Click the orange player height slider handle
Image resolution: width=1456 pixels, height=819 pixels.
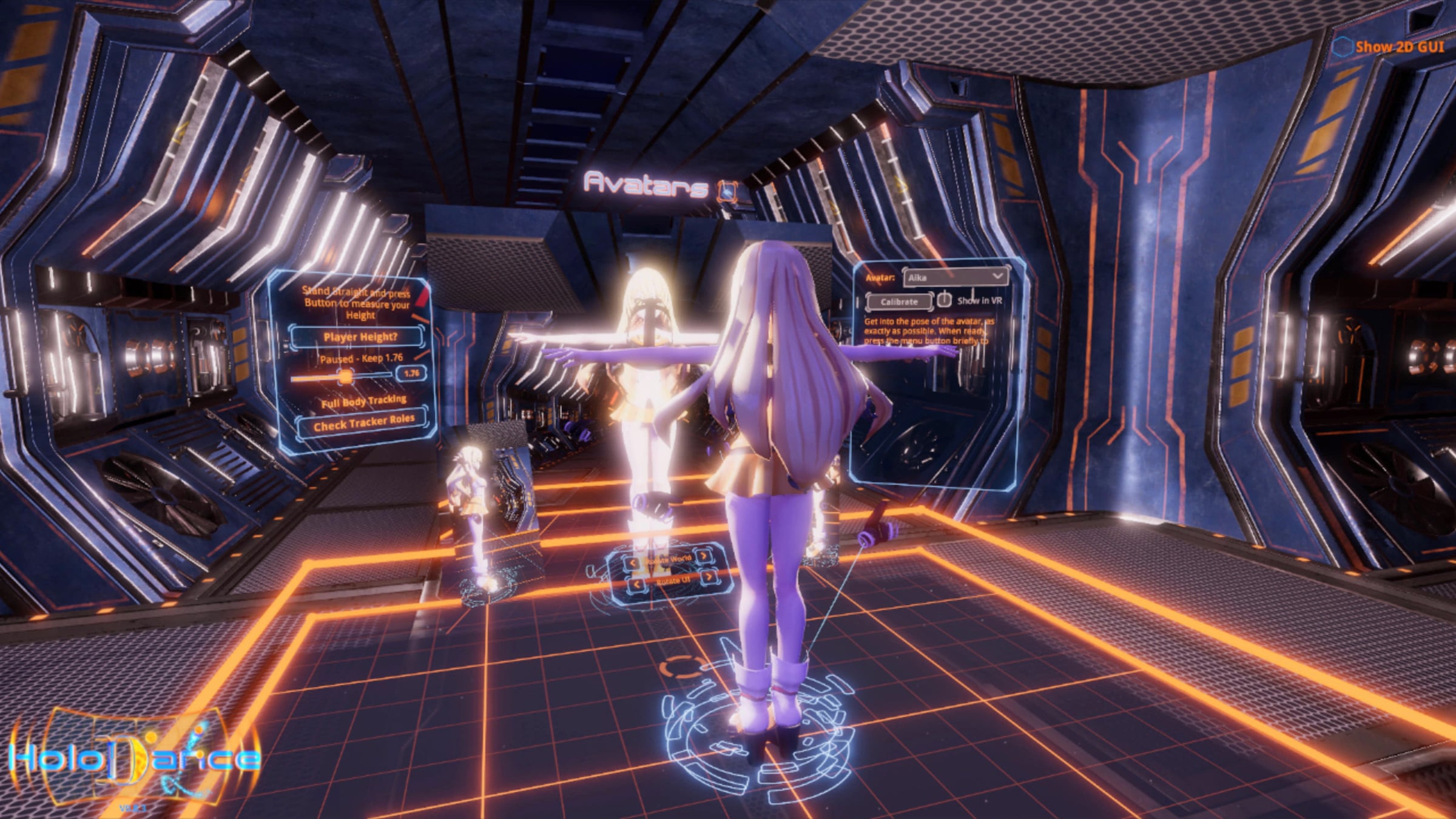pyautogui.click(x=345, y=377)
